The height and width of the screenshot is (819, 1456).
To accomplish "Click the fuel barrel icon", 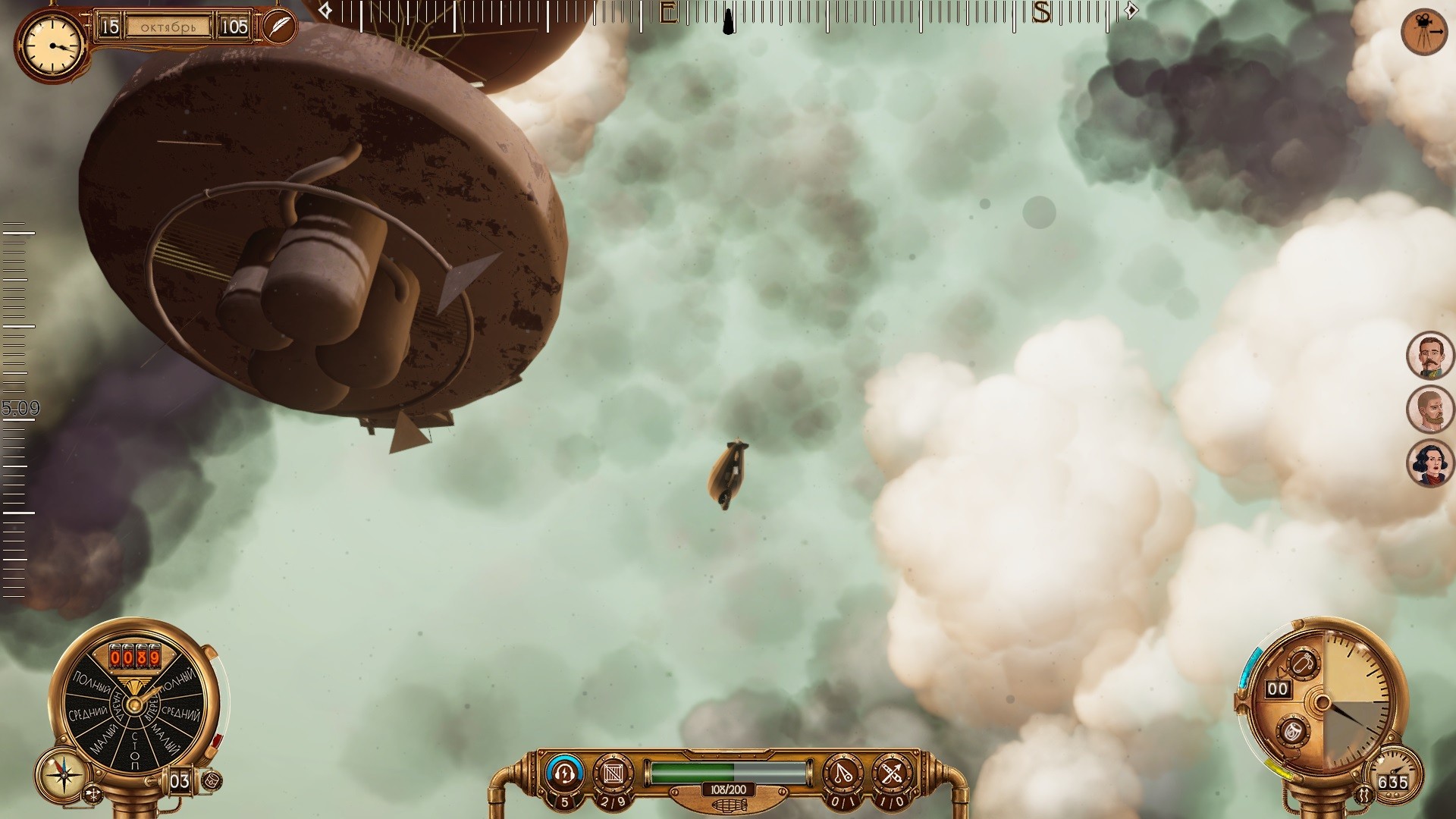I will [x=212, y=780].
